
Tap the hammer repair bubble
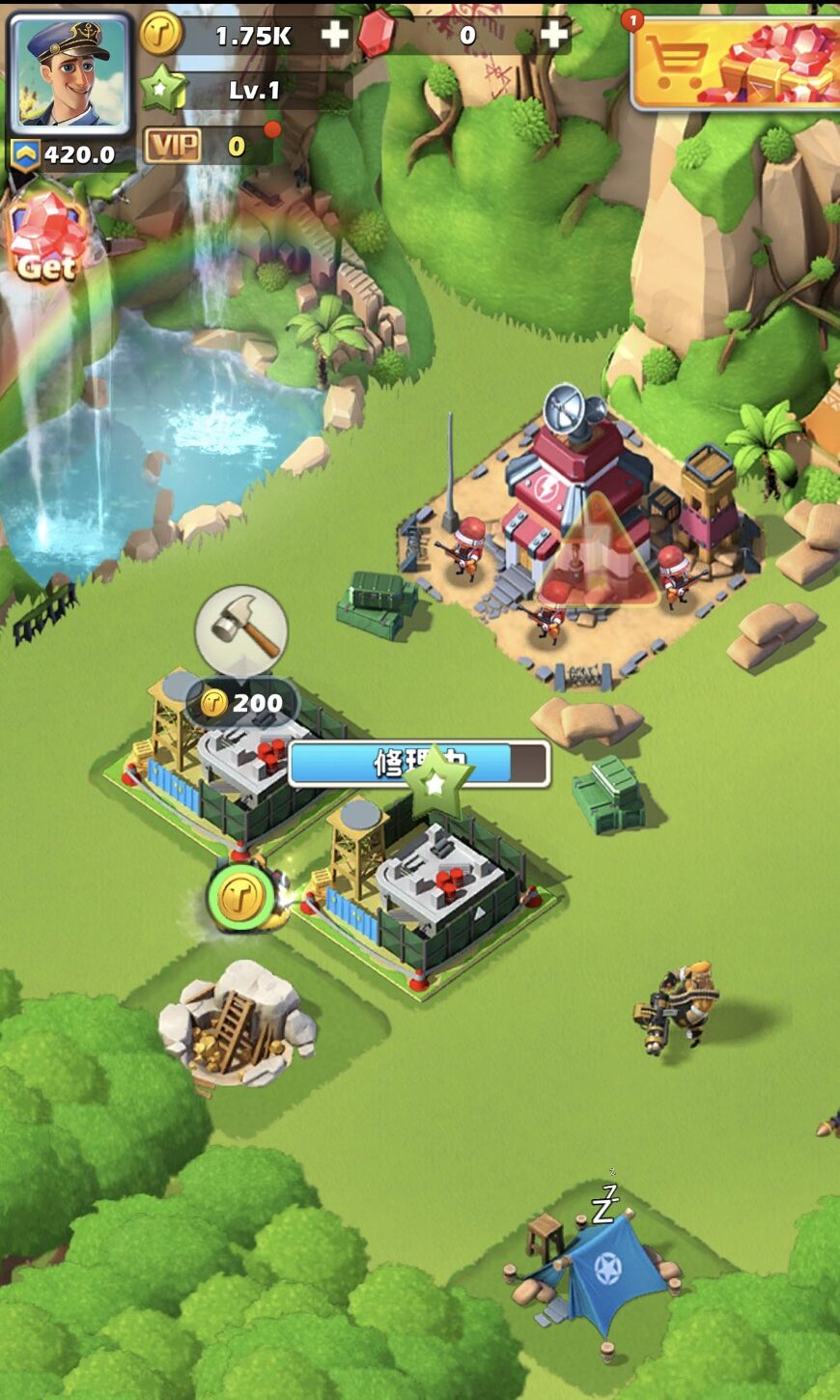tap(241, 630)
